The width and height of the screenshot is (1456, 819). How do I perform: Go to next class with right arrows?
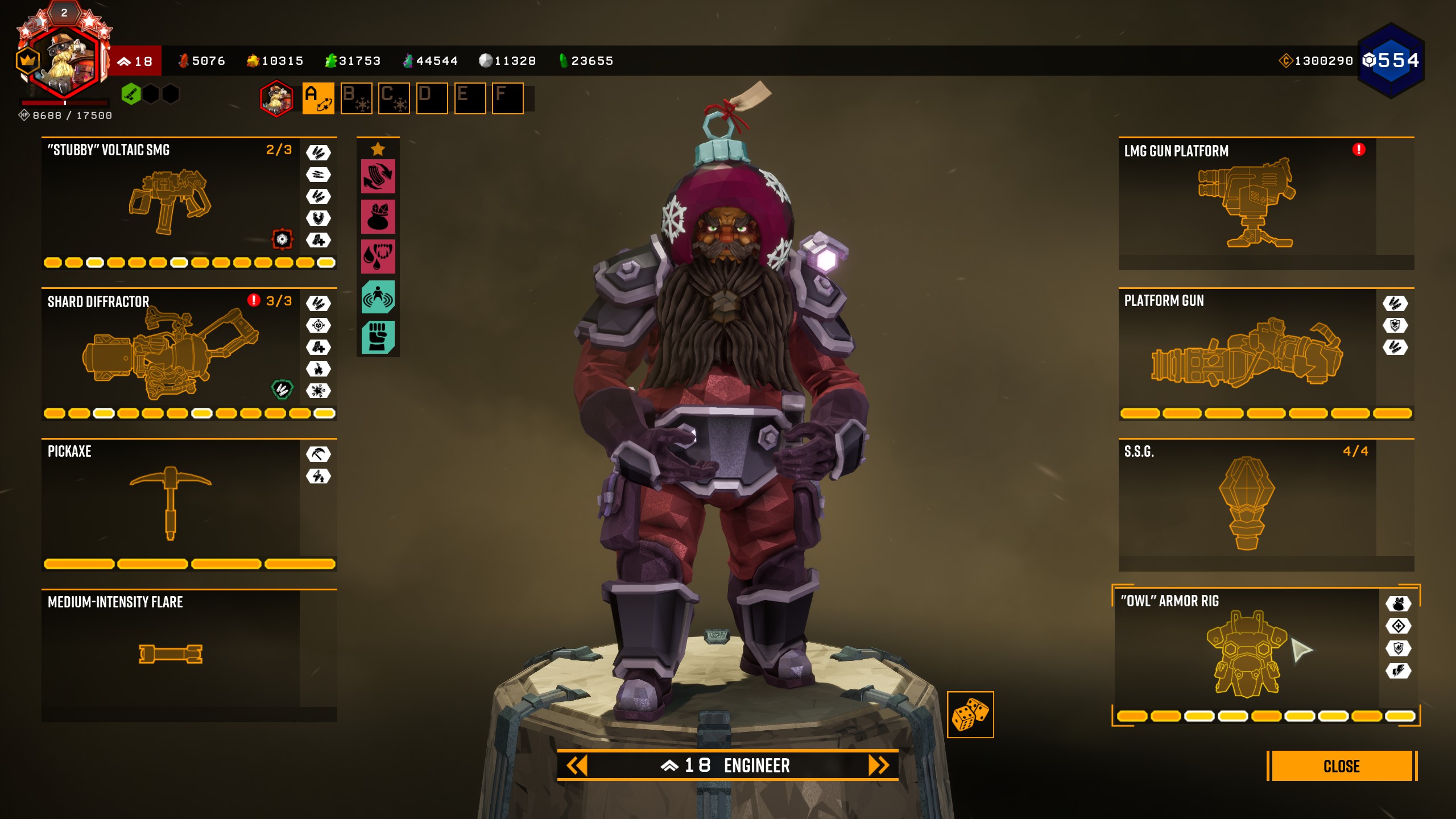tap(878, 766)
